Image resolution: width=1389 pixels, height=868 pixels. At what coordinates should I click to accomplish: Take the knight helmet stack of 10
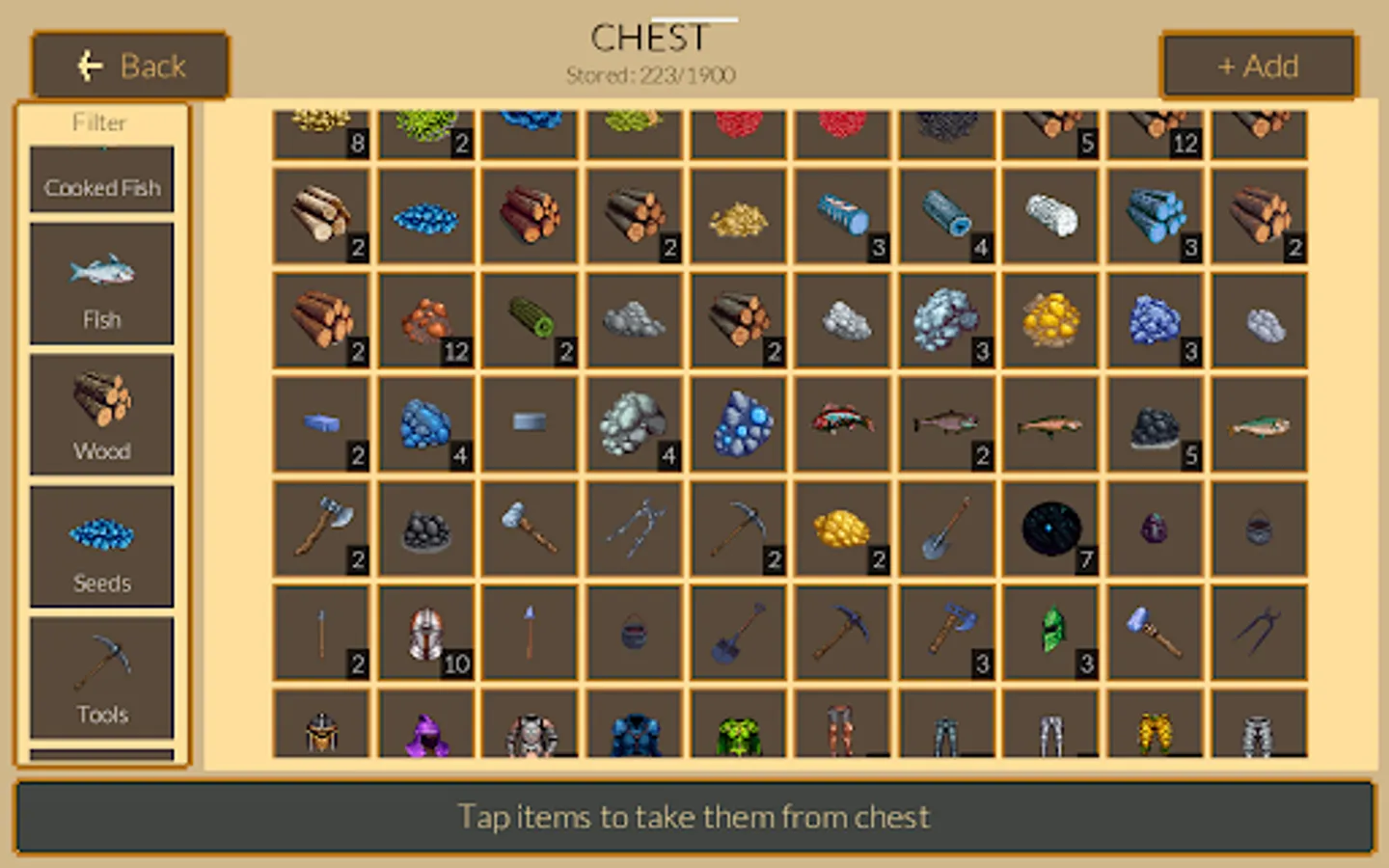425,632
